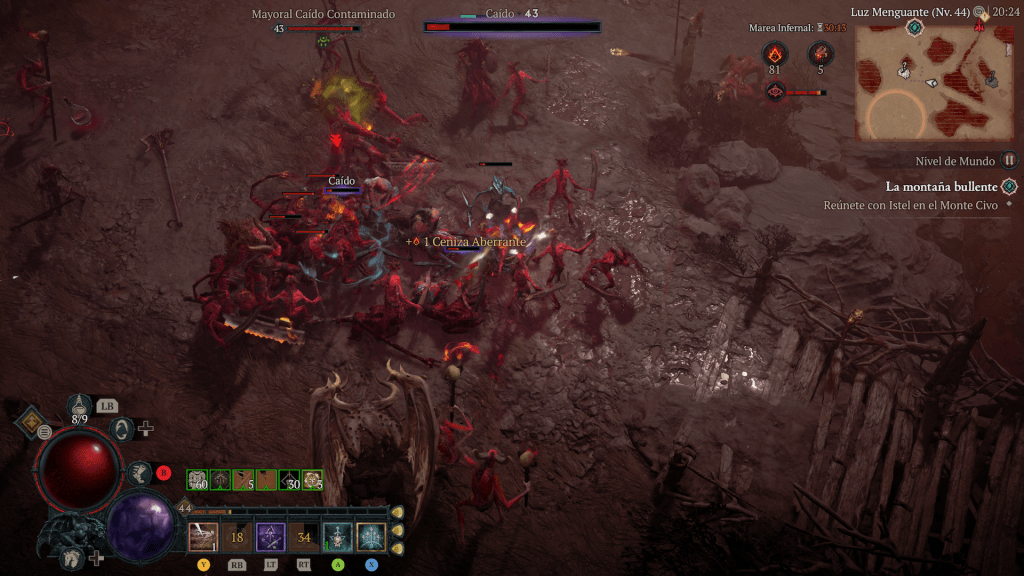Use the healing potion icon
1024x576 pixels.
[x=81, y=405]
